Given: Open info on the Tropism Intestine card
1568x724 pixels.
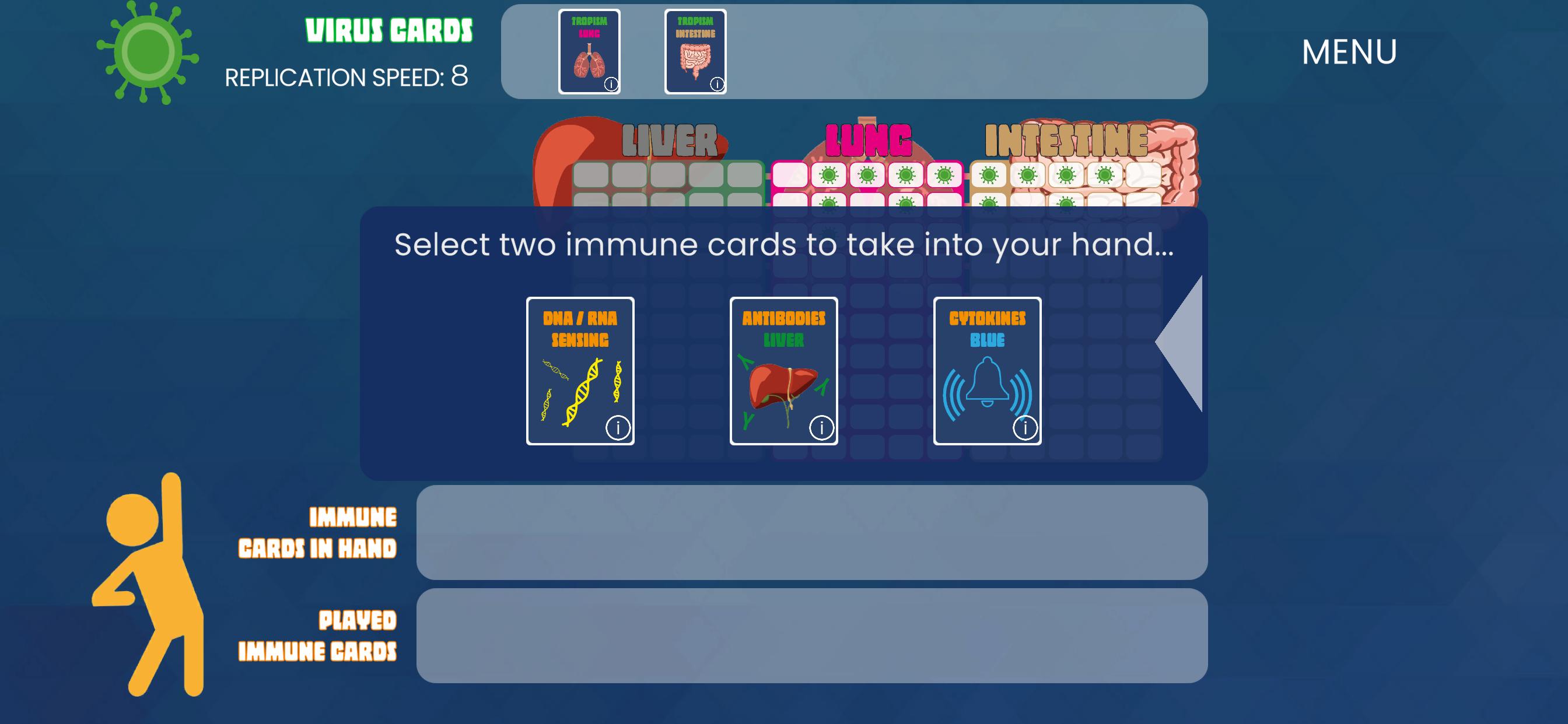Looking at the screenshot, I should click(717, 86).
